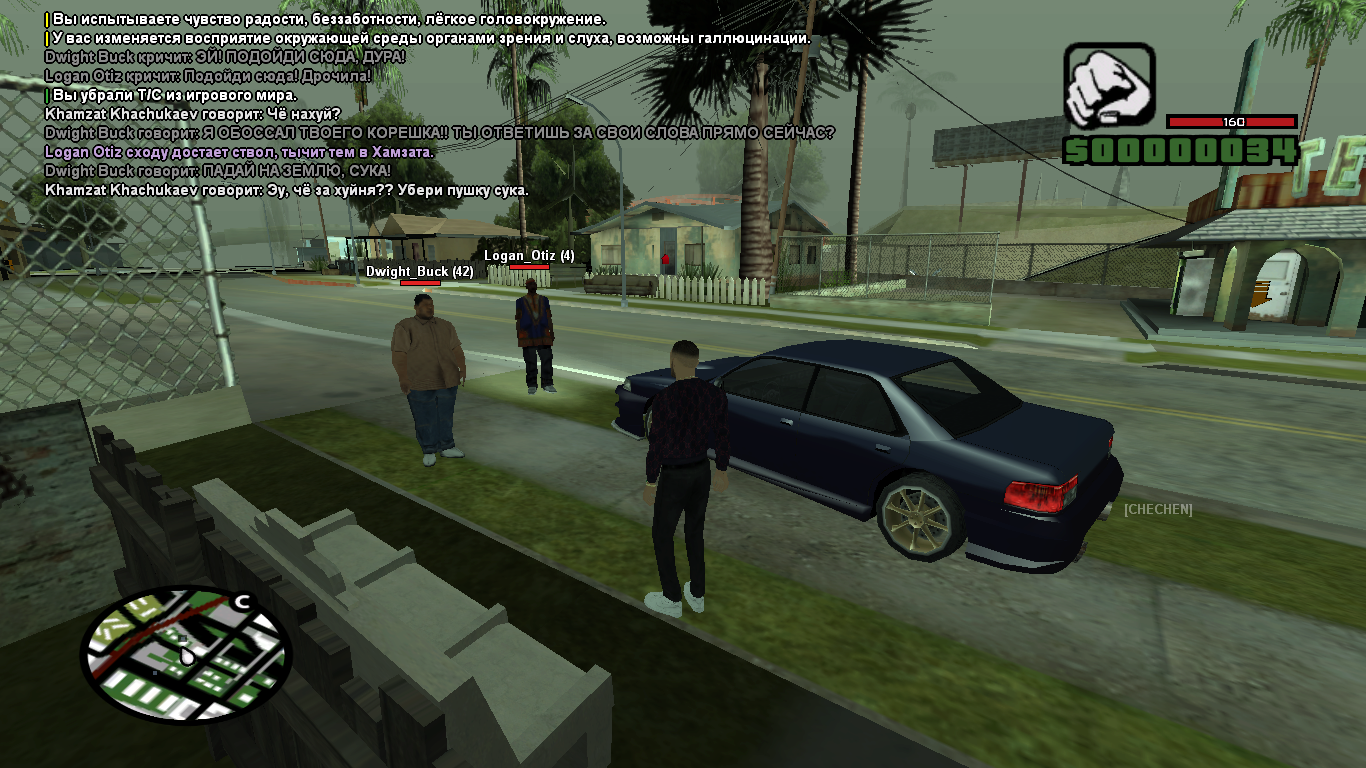Click the fist weapon icon

click(x=1108, y=87)
